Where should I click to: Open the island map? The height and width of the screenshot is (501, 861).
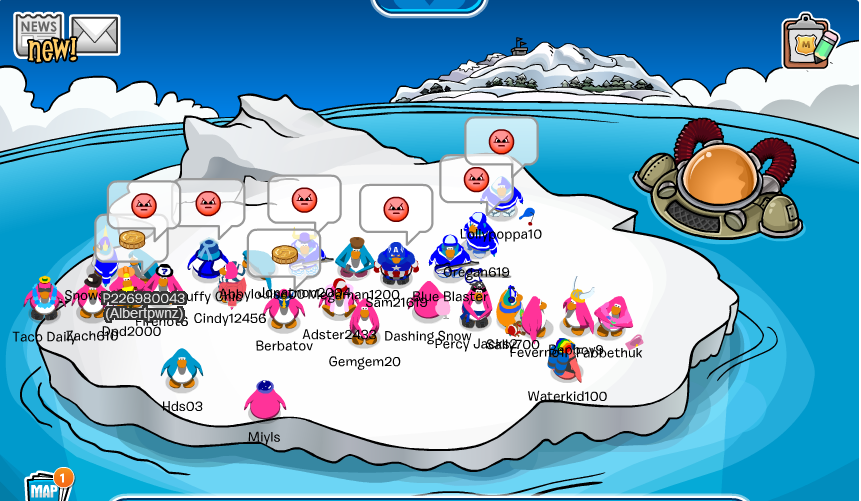44,487
